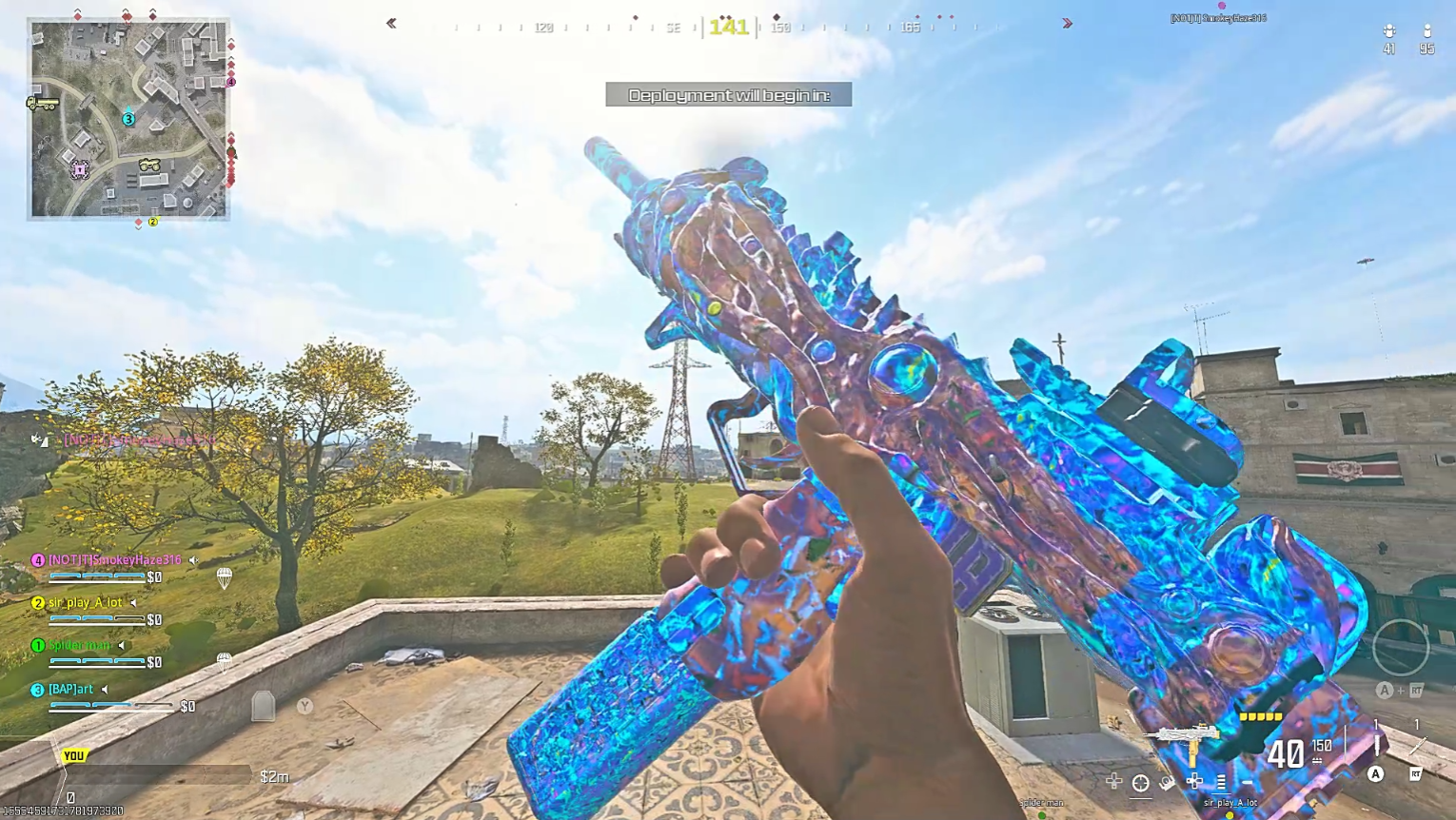Click the pink drone marker on the minimap

click(80, 170)
